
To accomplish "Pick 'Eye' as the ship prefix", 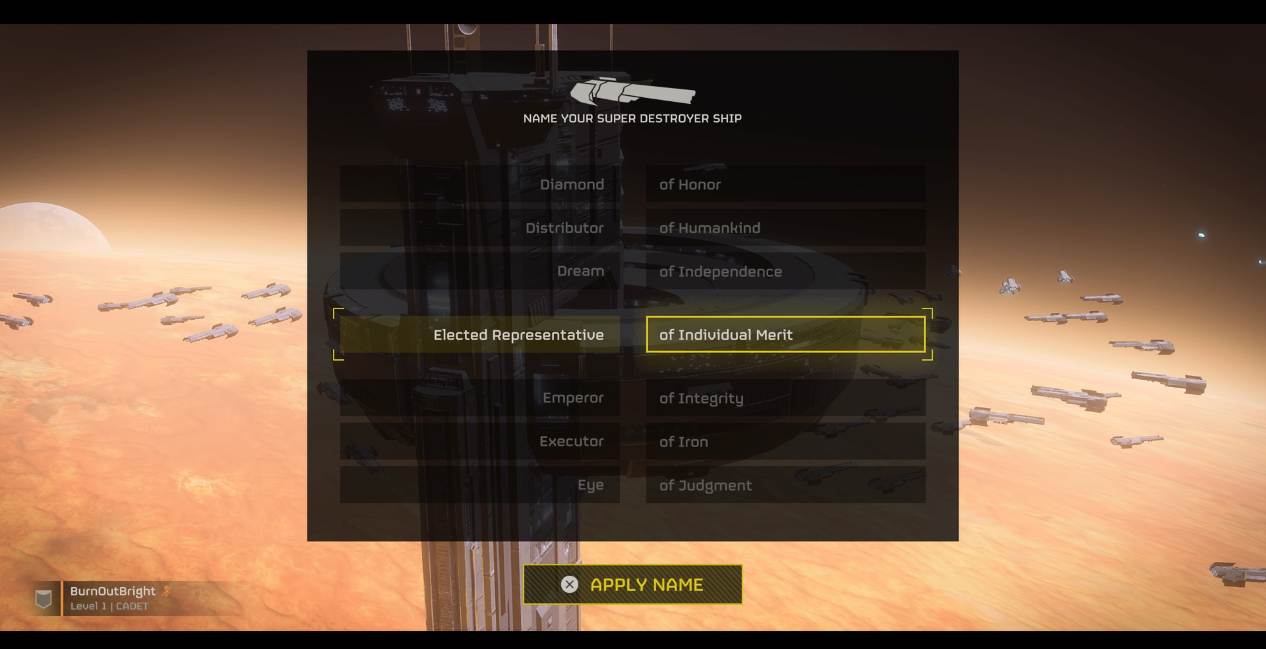I will tap(480, 486).
